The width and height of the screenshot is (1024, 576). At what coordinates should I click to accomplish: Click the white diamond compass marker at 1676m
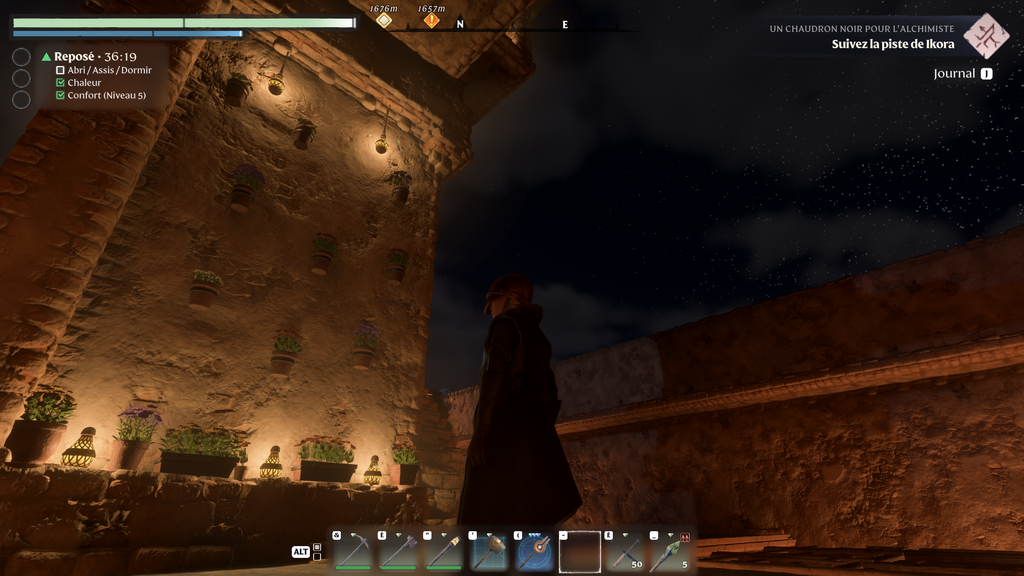pos(384,20)
